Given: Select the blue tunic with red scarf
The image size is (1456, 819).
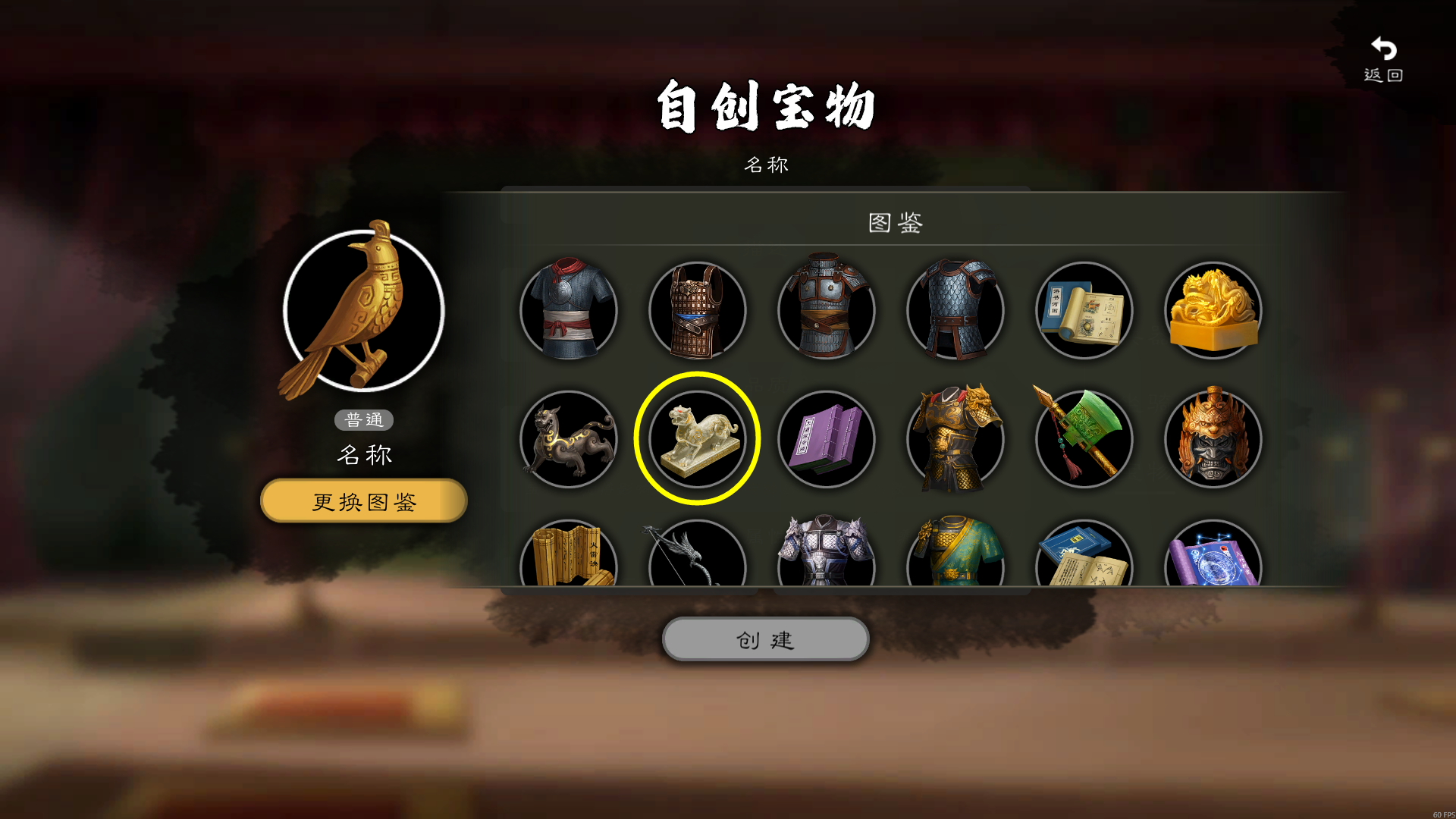Looking at the screenshot, I should coord(568,309).
